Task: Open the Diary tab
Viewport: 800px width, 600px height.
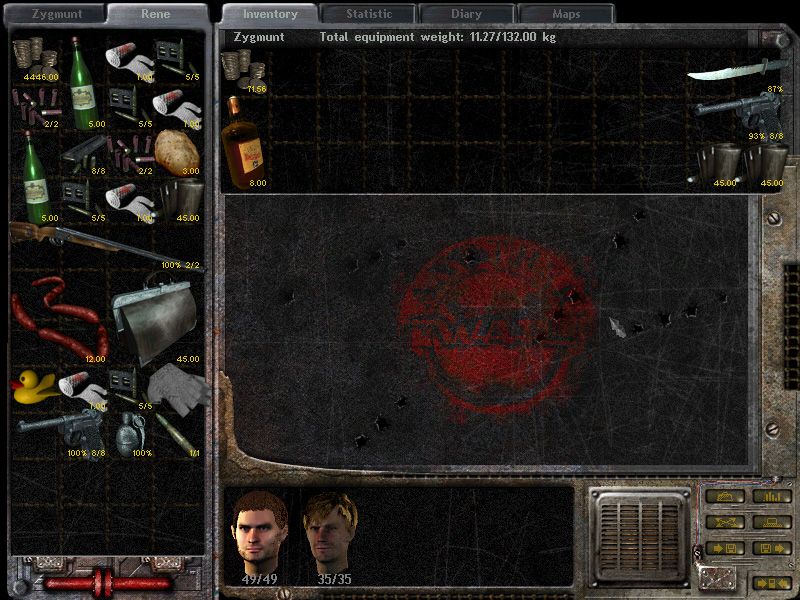Action: pyautogui.click(x=465, y=14)
